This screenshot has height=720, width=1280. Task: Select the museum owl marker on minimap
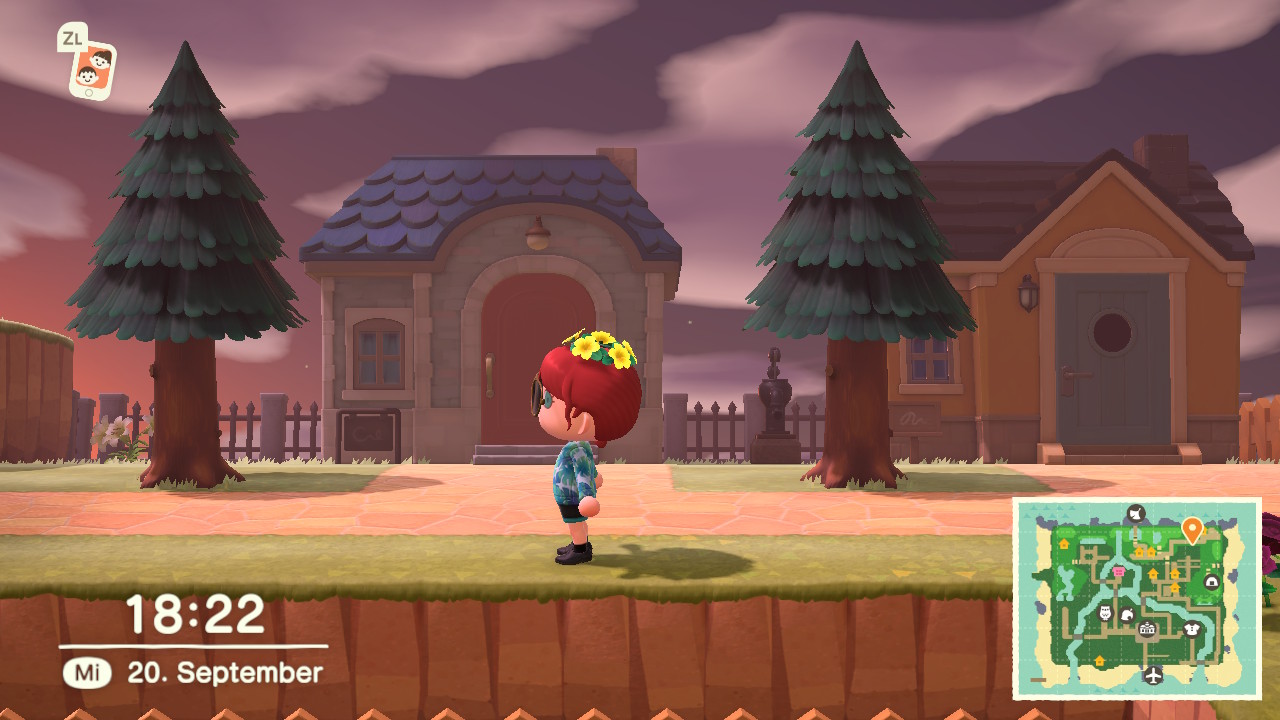(1105, 612)
